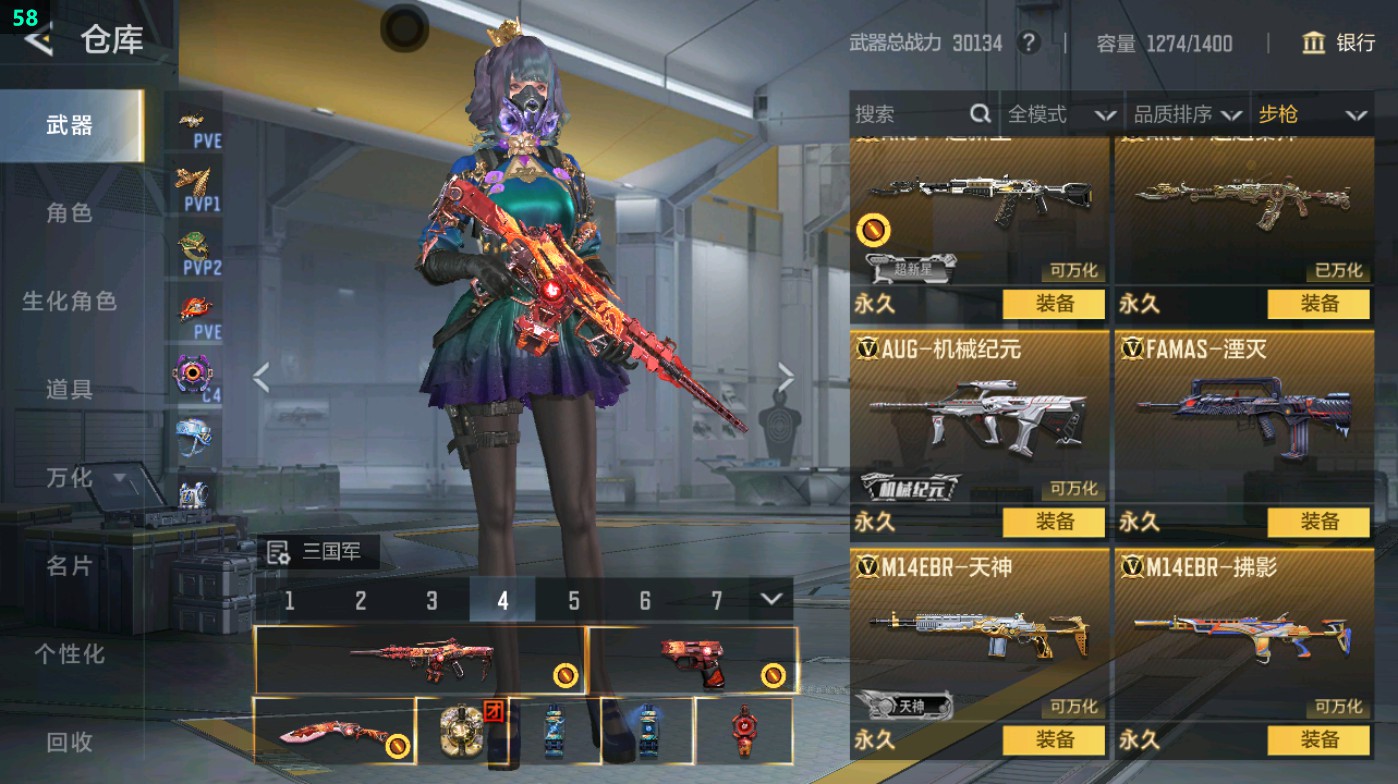Click the weapon power question mark help

(1027, 43)
